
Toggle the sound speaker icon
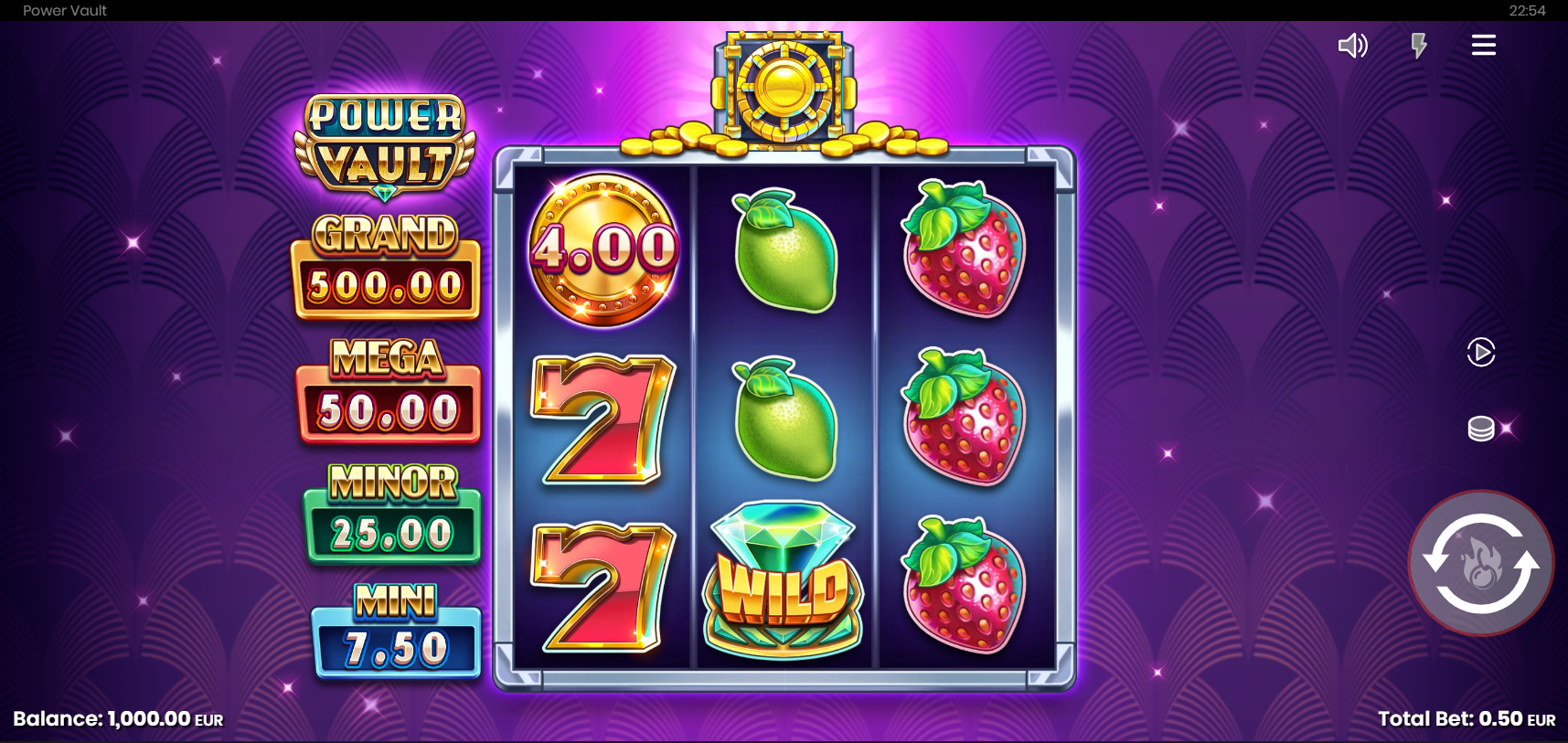[x=1352, y=46]
